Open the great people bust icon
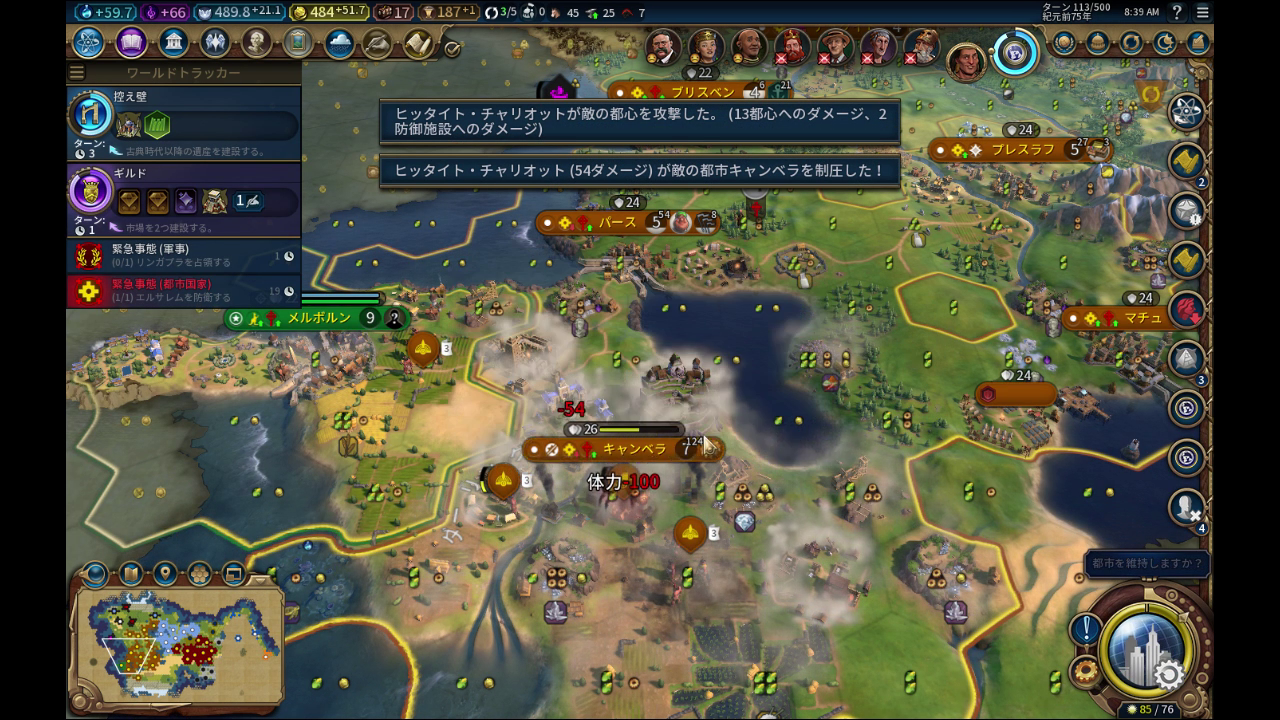Viewport: 1280px width, 720px height. 257,43
